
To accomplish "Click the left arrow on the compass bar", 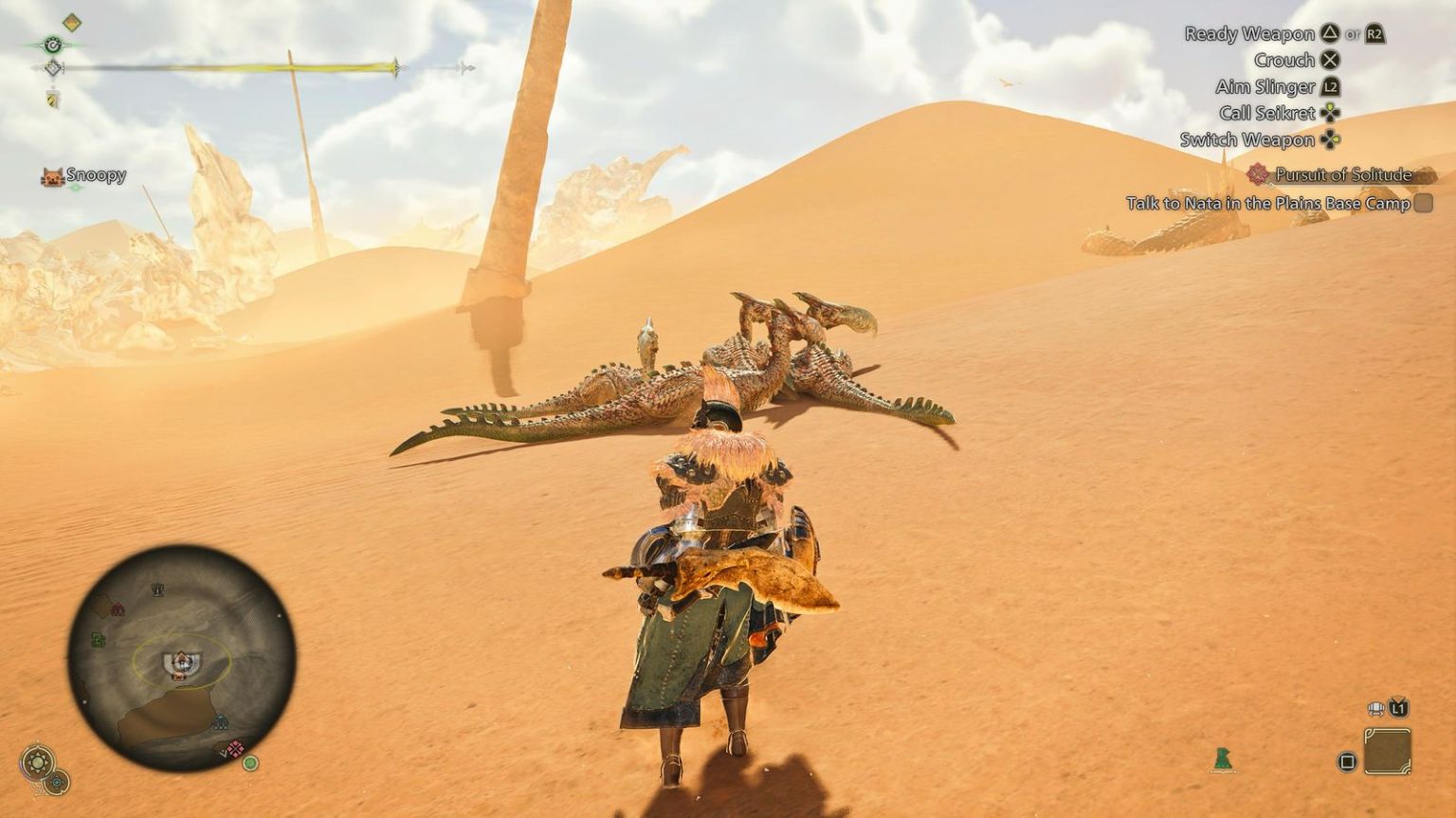I will 34,67.
